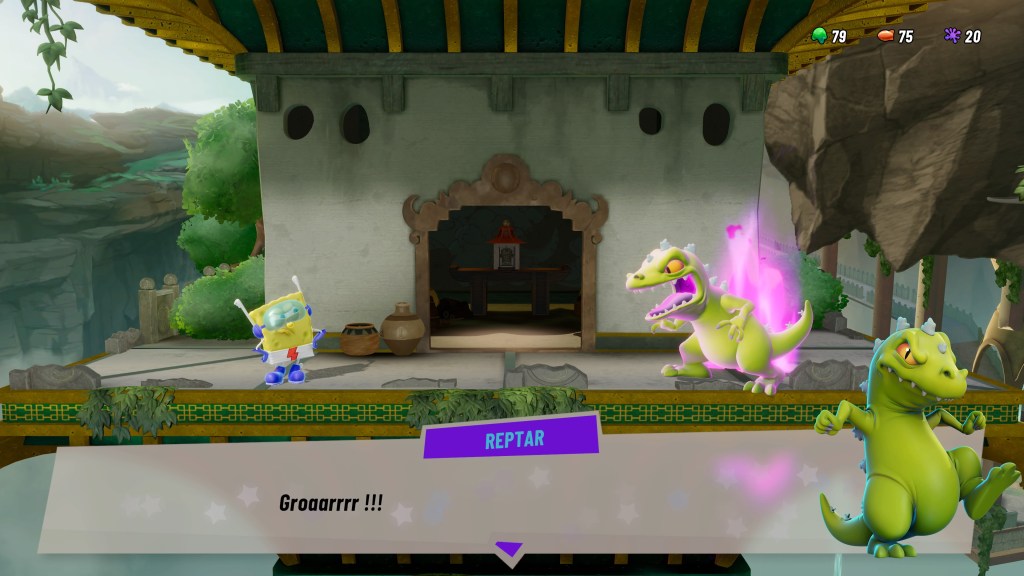Advance the dialogue with the purple arrow
This screenshot has width=1024, height=576.
[509, 549]
